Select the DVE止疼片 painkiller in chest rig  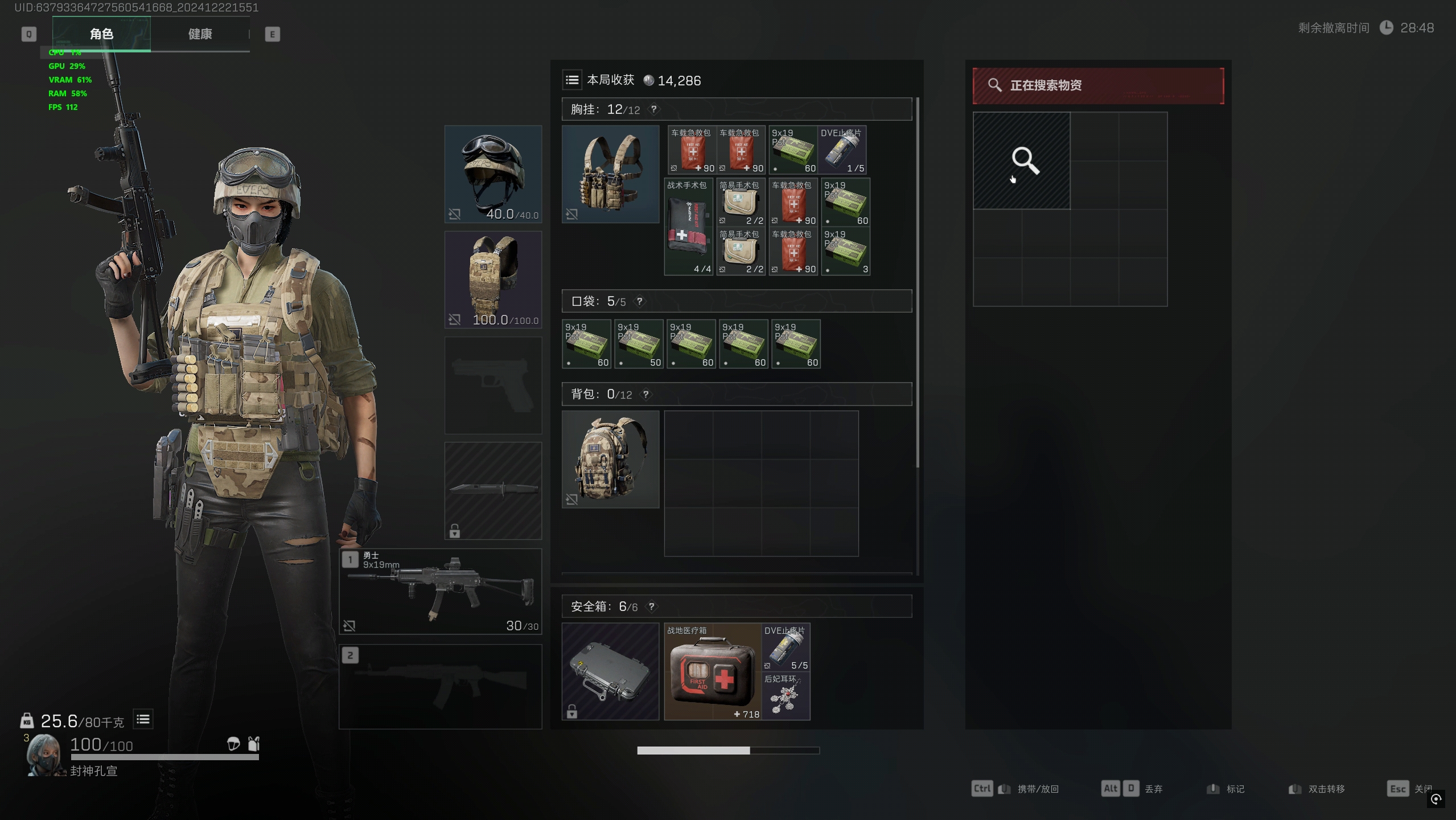coord(842,150)
